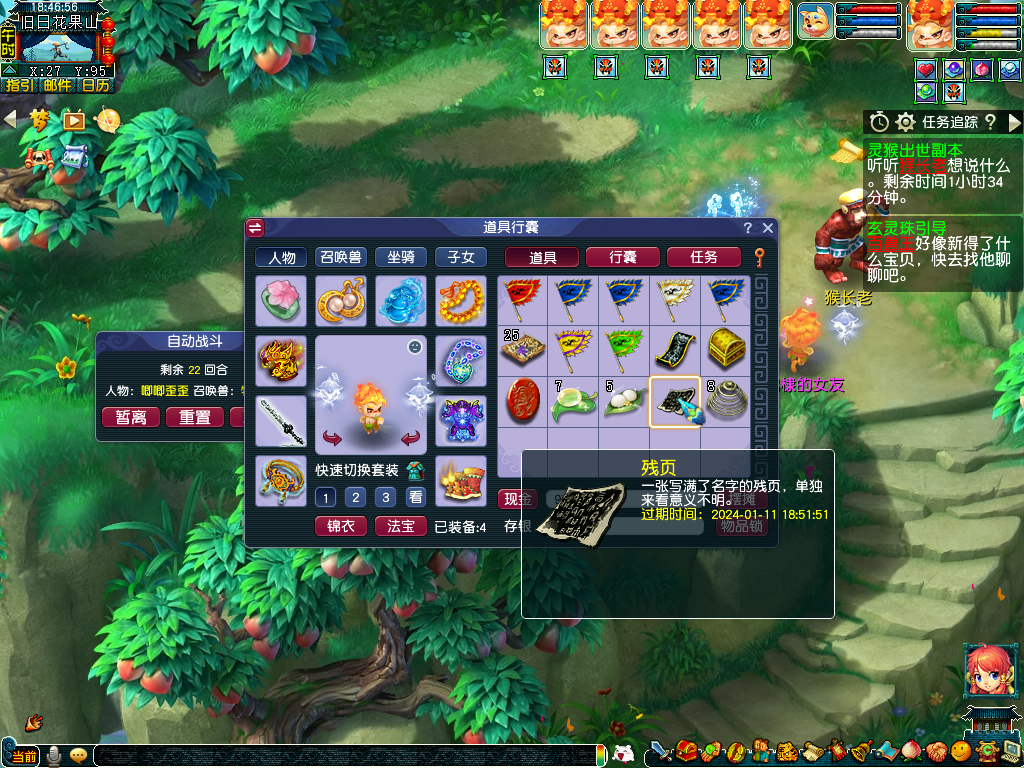The width and height of the screenshot is (1024, 768).
Task: Open the 日历 calendar
Action: click(x=96, y=85)
